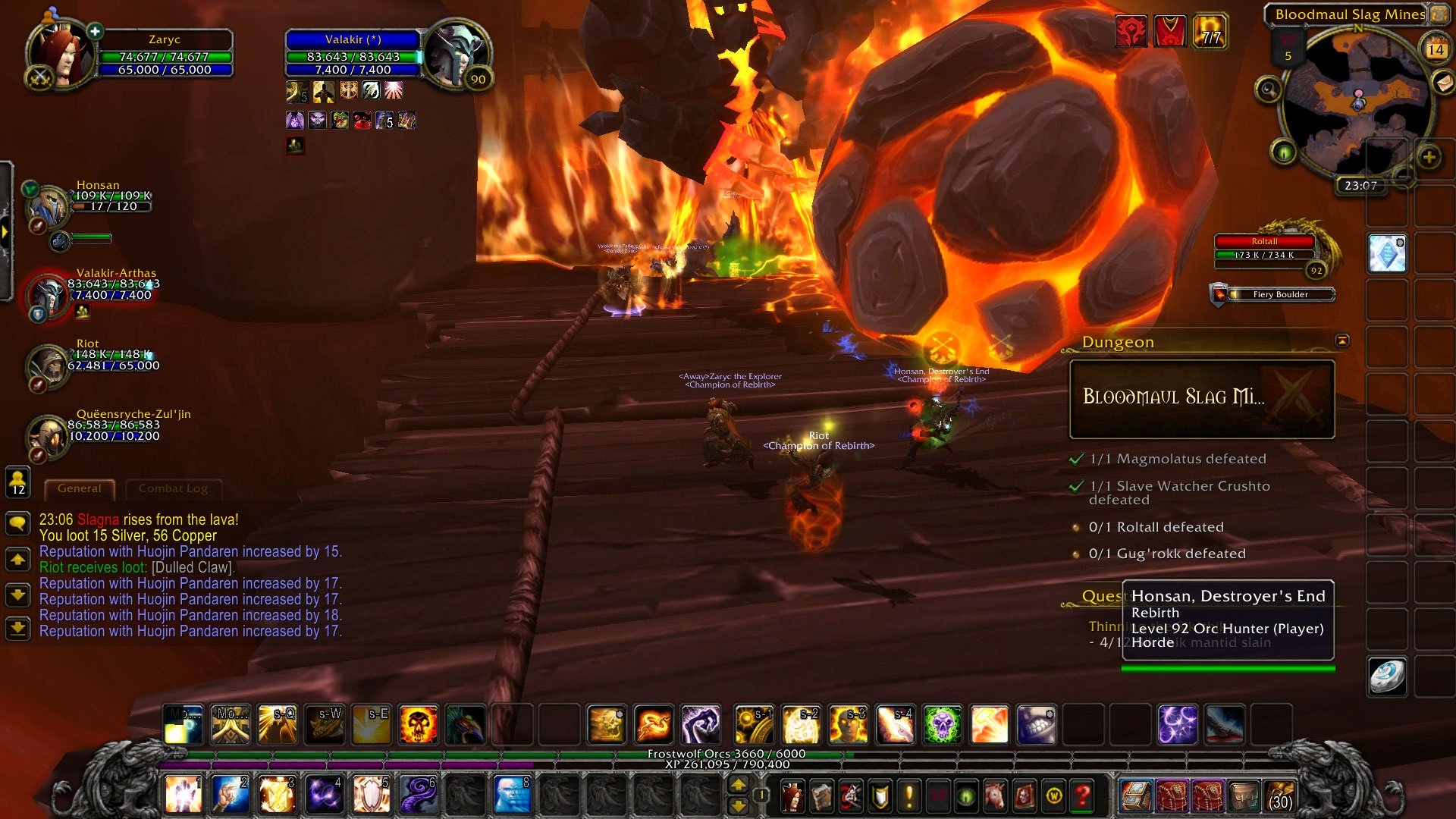Image resolution: width=1456 pixels, height=819 pixels.
Task: Activate the blue stone face ability slot 8
Action: coord(512,794)
